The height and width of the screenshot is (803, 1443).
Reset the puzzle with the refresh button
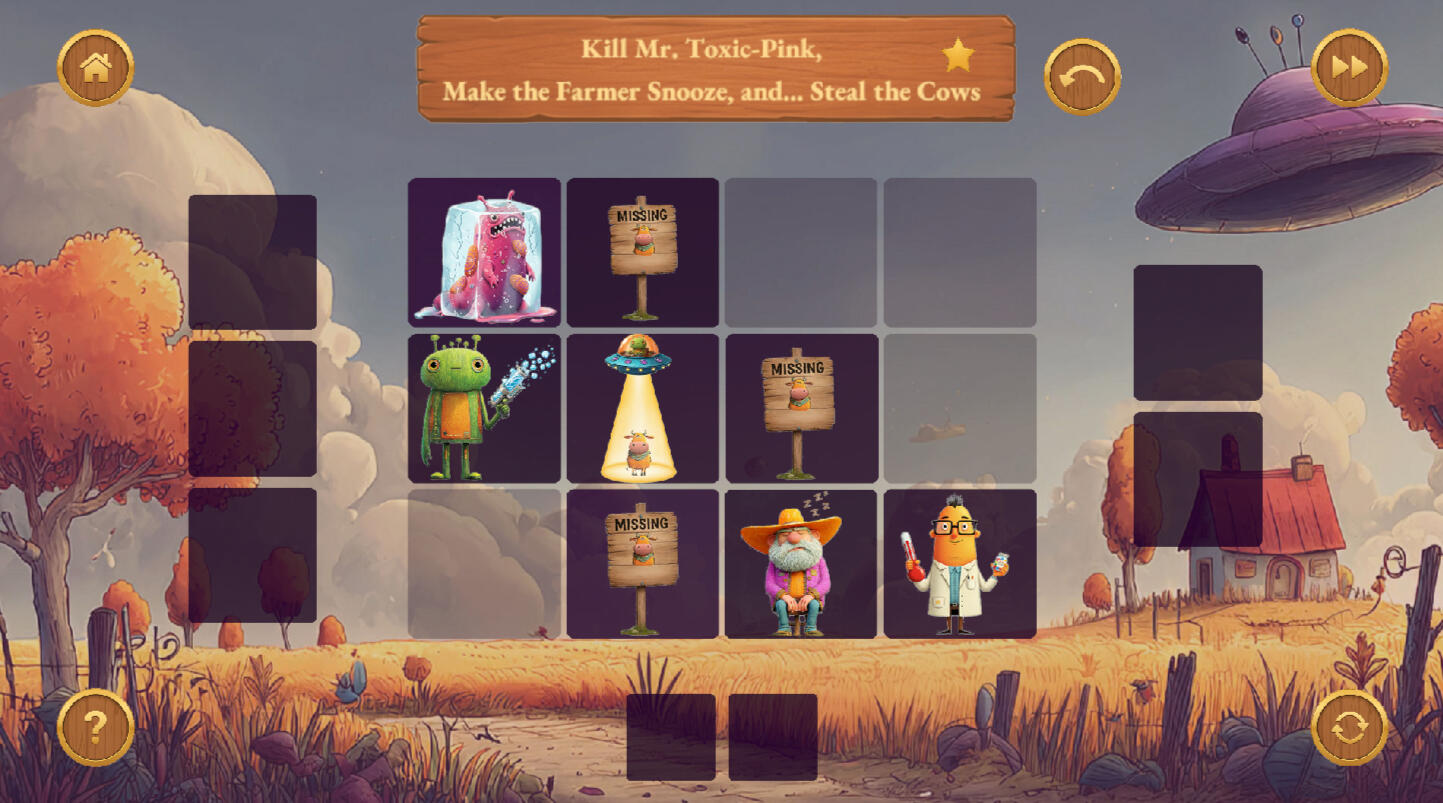pyautogui.click(x=1349, y=727)
